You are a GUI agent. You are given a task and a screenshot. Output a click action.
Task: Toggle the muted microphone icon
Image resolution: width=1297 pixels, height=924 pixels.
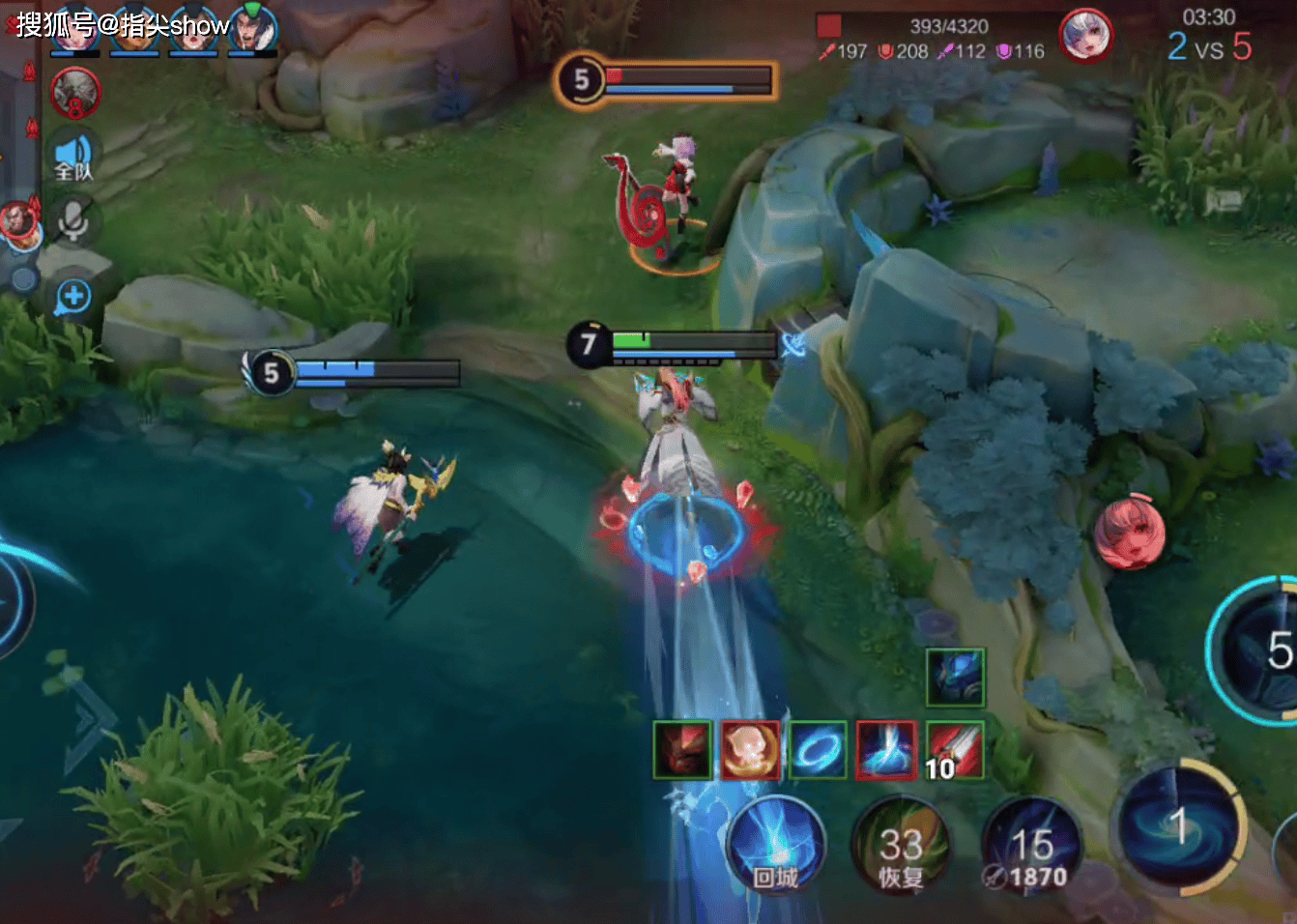[73, 220]
